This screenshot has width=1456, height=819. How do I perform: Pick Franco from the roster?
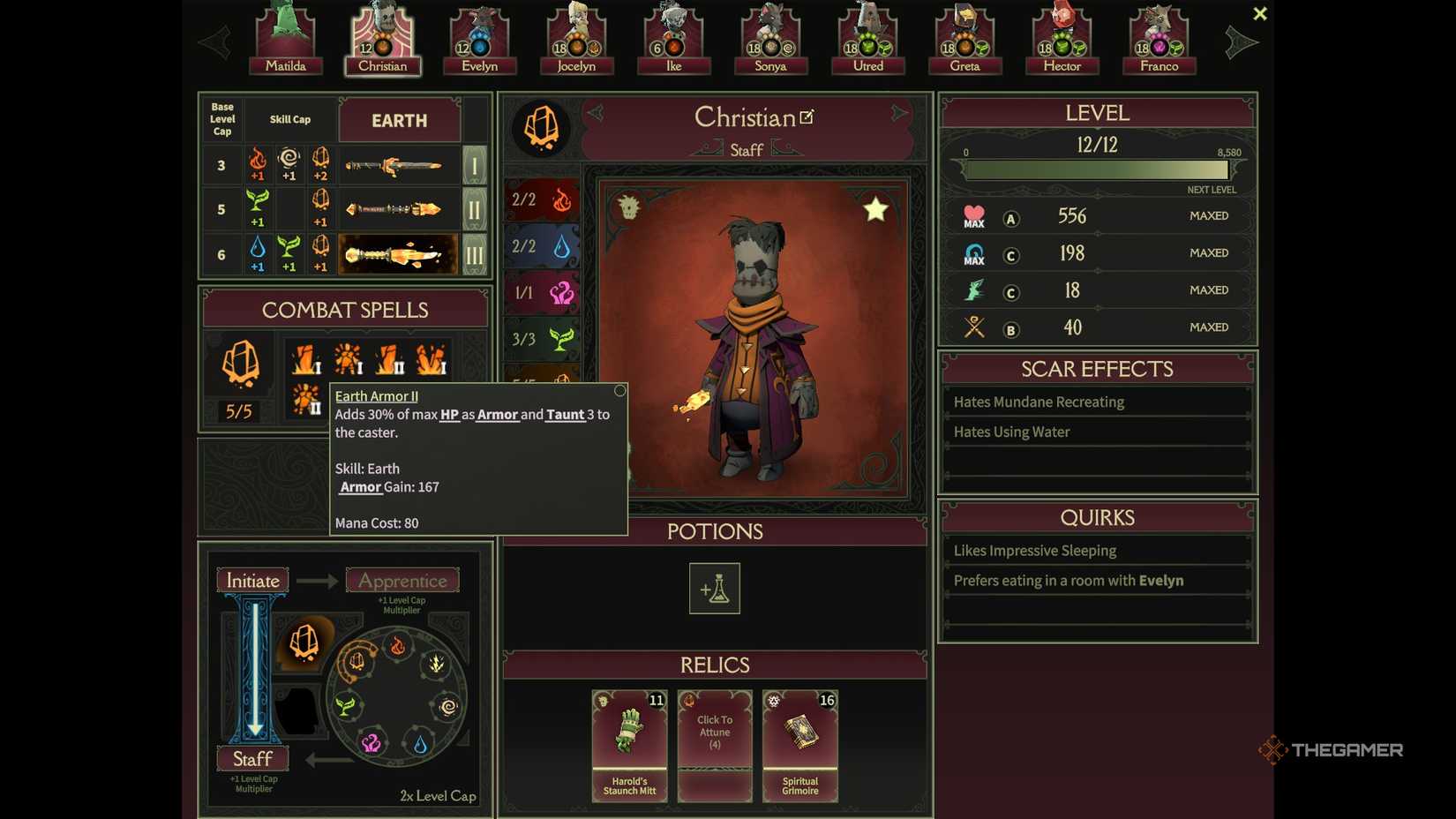tap(1159, 40)
